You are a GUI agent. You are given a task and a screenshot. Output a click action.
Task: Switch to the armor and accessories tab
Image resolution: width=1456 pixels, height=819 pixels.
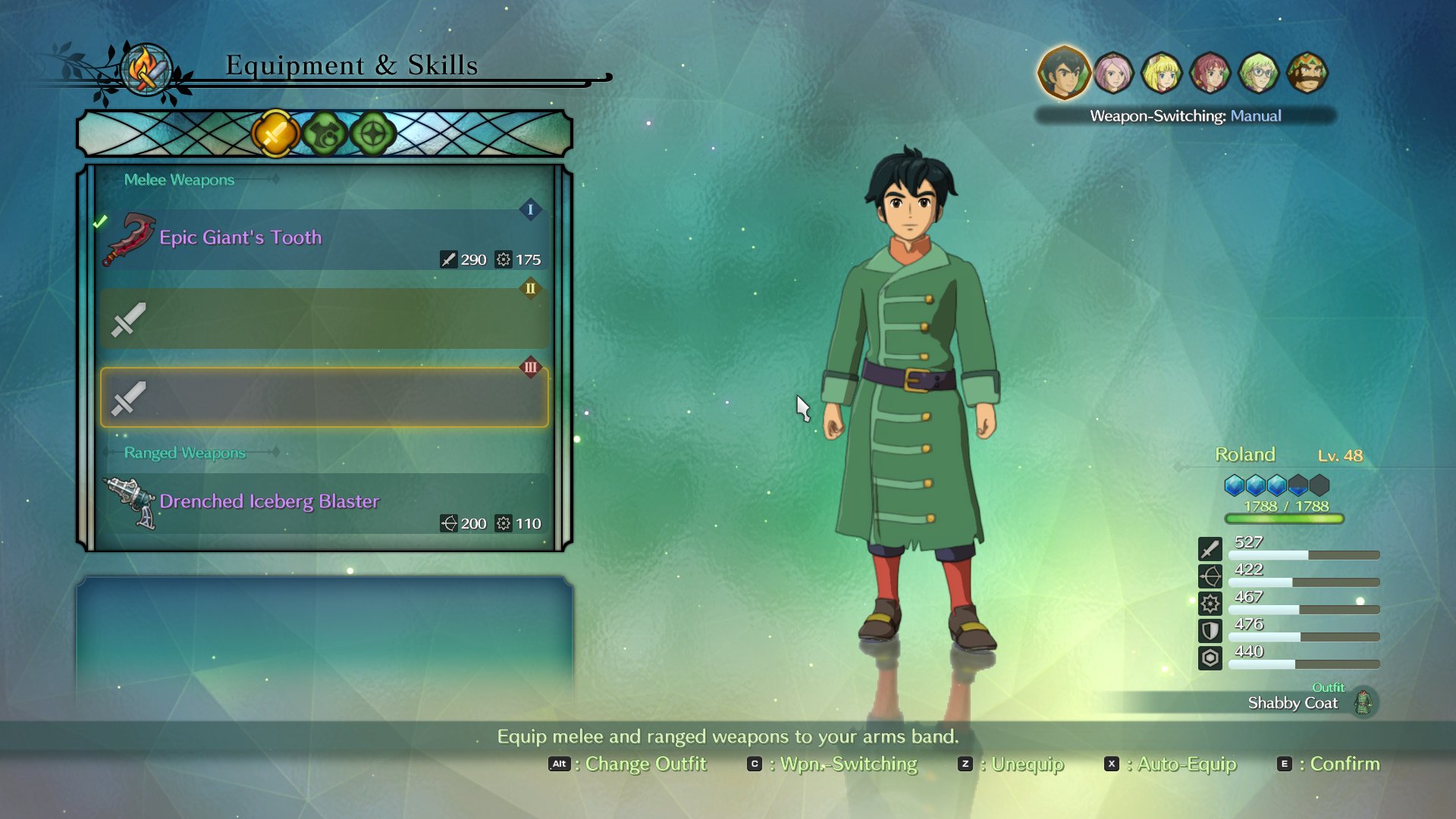click(x=325, y=134)
